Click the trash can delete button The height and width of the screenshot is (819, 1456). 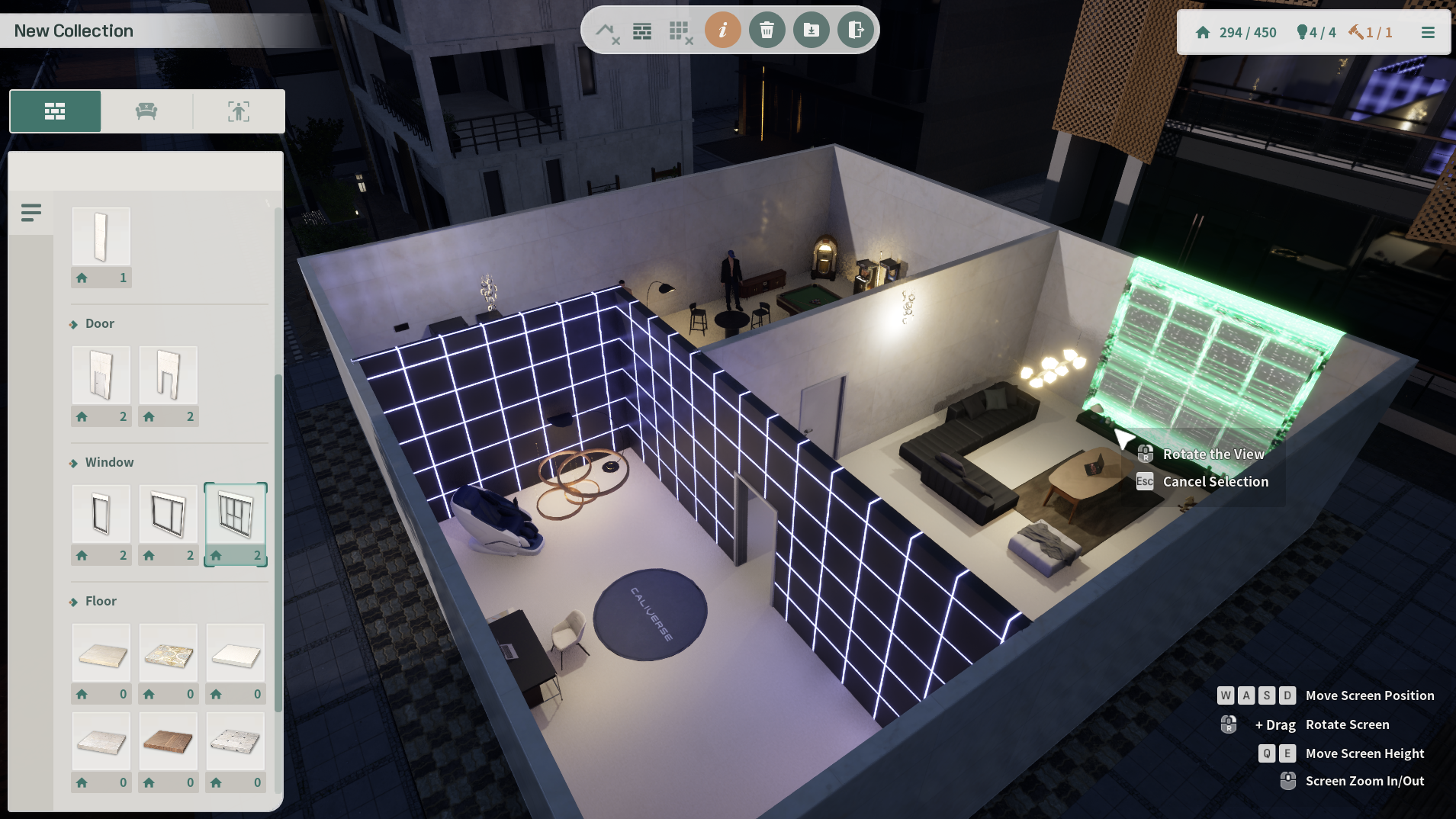[x=767, y=31]
